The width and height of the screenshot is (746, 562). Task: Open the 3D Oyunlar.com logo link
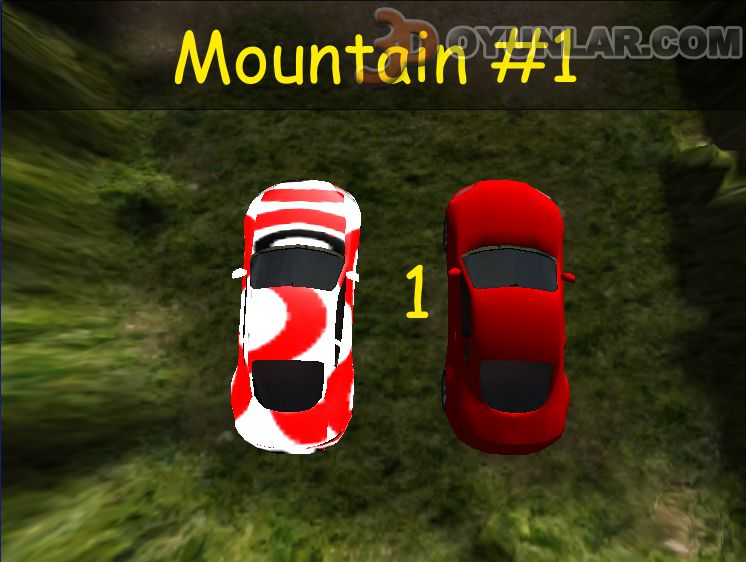(640, 40)
